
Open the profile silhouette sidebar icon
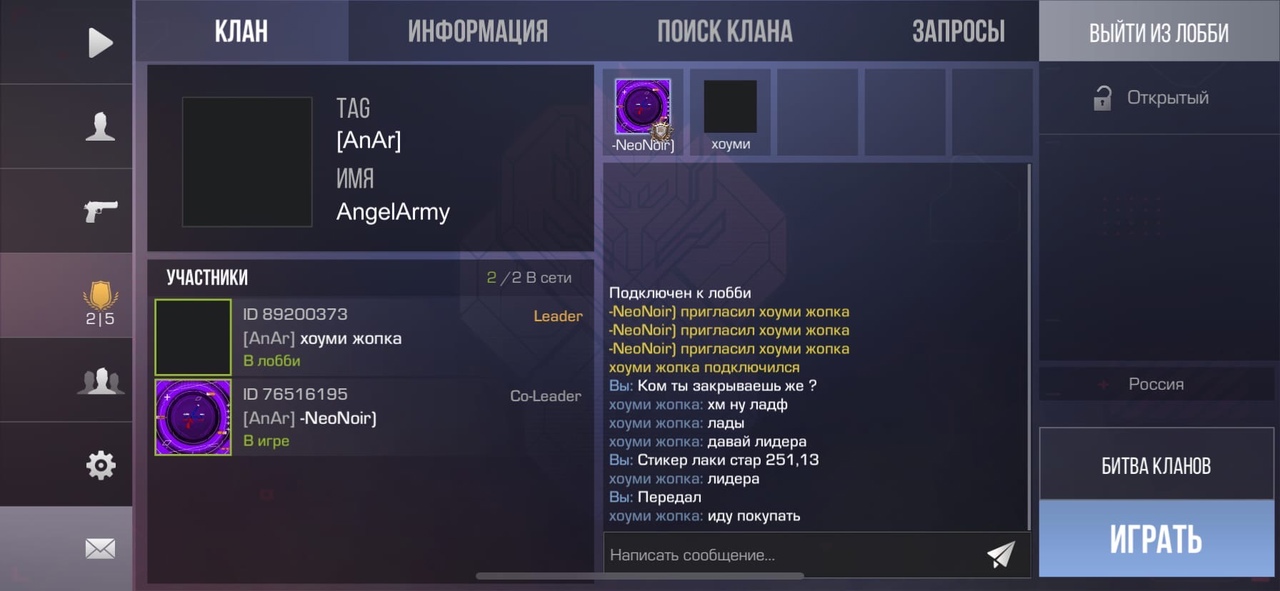pyautogui.click(x=100, y=127)
